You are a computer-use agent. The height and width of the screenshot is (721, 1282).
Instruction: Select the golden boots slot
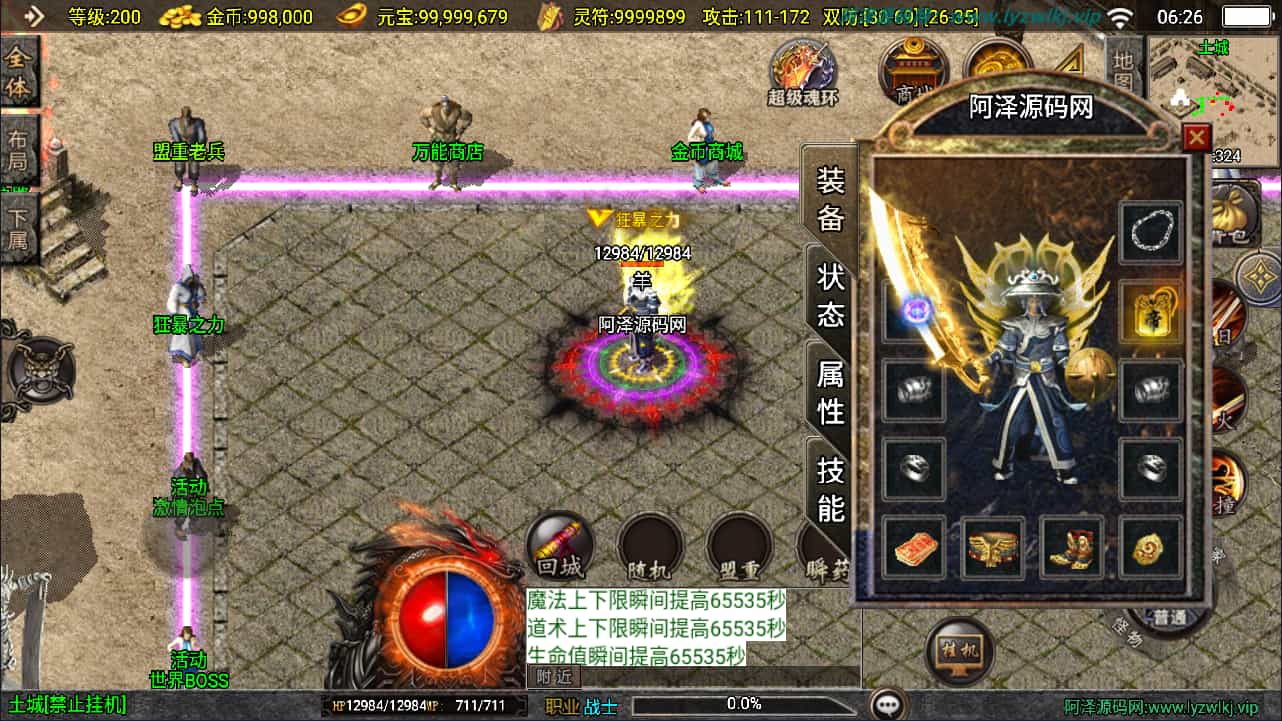[x=1071, y=547]
